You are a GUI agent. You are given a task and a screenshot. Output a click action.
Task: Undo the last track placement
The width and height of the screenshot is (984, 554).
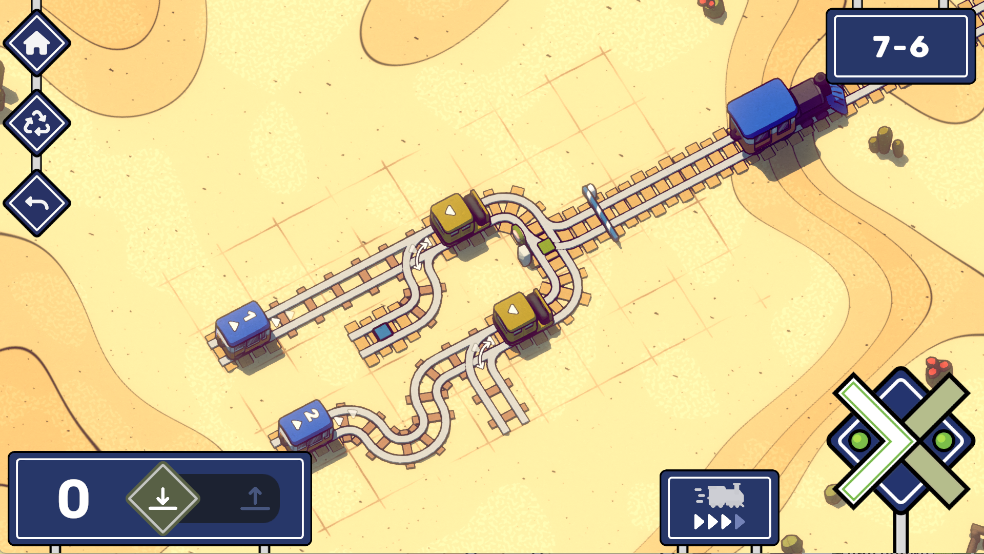pyautogui.click(x=37, y=204)
